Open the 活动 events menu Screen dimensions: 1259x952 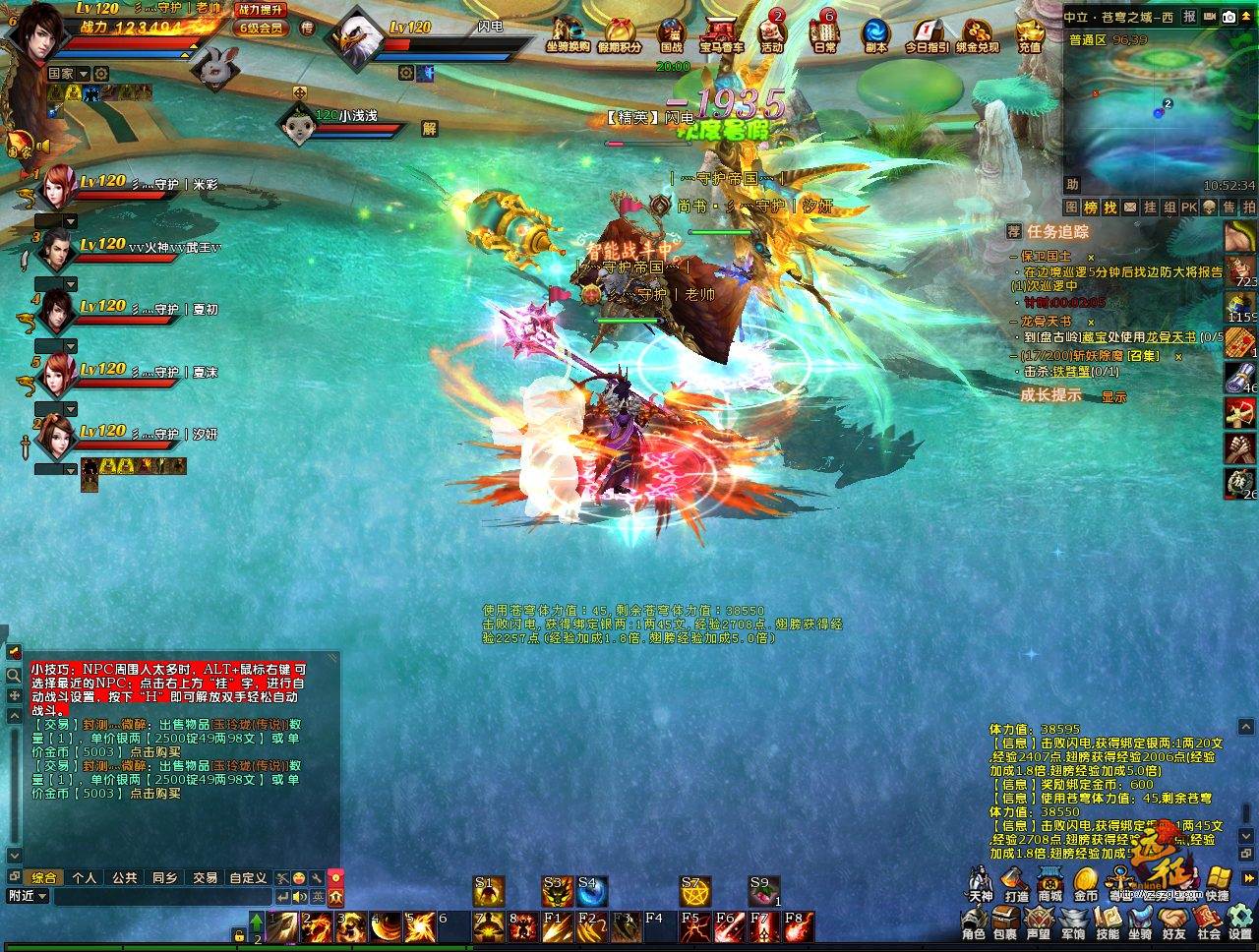(771, 33)
